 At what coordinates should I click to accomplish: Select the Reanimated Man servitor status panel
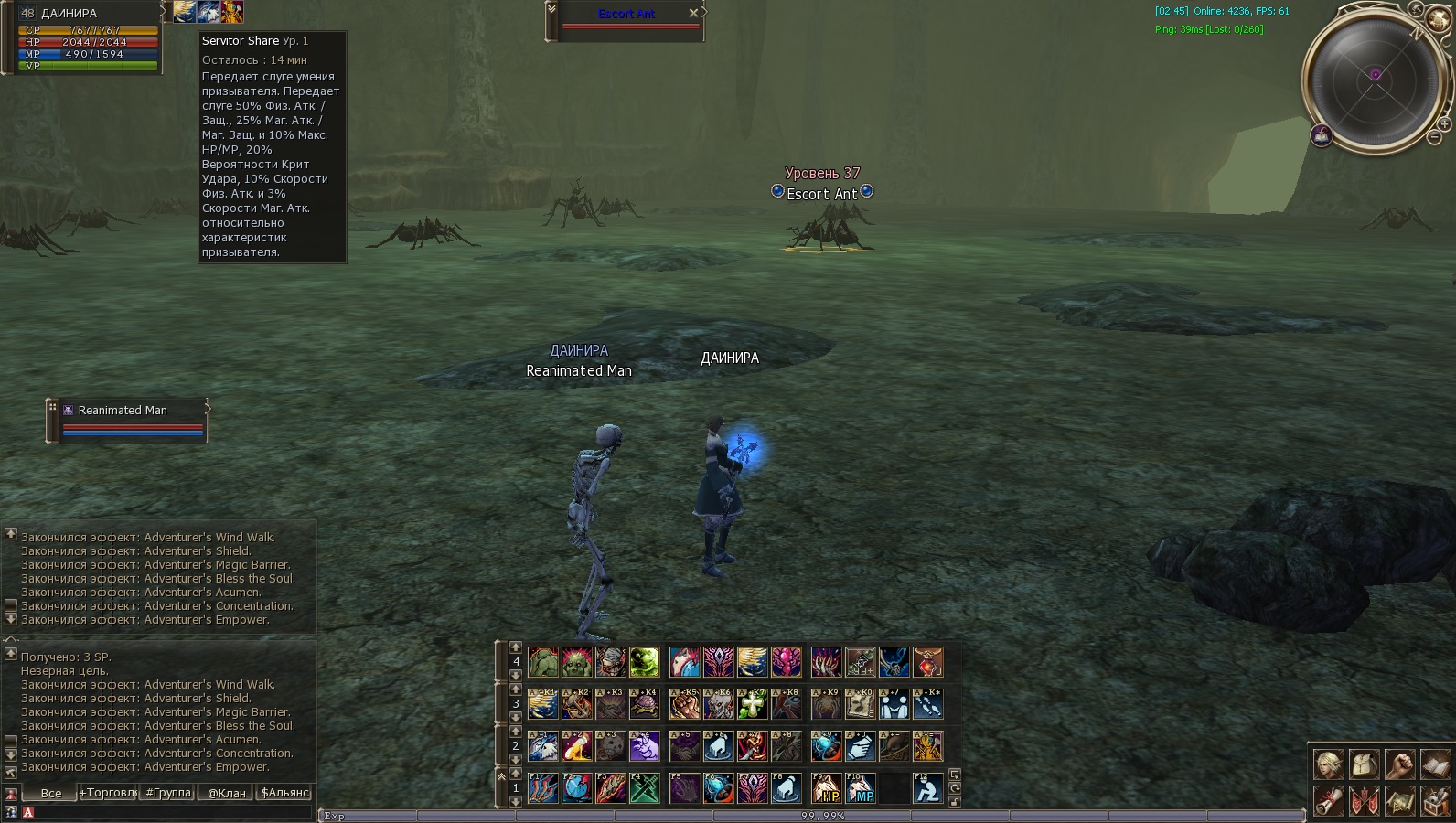click(128, 420)
